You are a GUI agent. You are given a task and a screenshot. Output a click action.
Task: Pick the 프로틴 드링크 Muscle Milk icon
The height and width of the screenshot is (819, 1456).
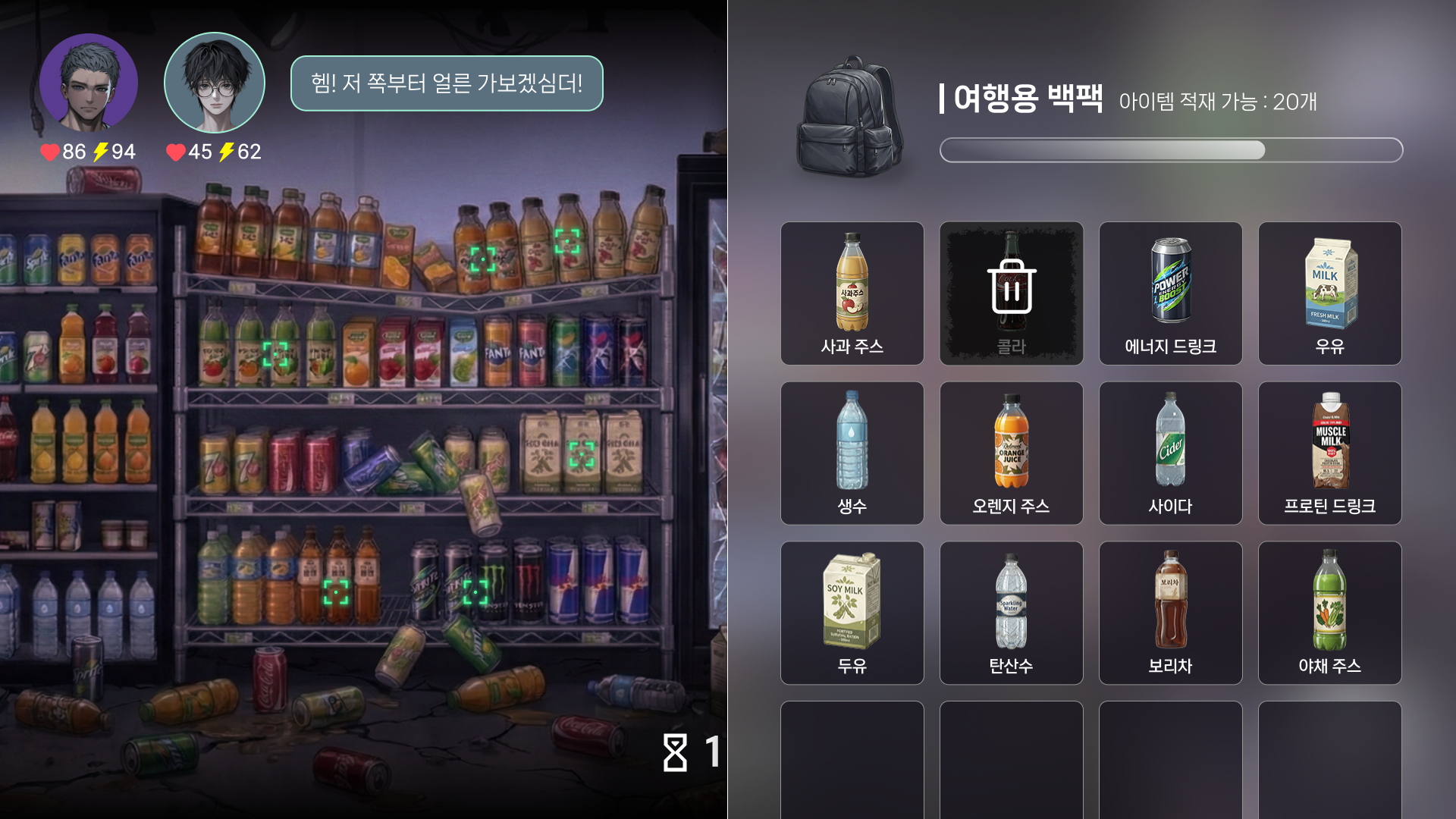[x=1329, y=451]
